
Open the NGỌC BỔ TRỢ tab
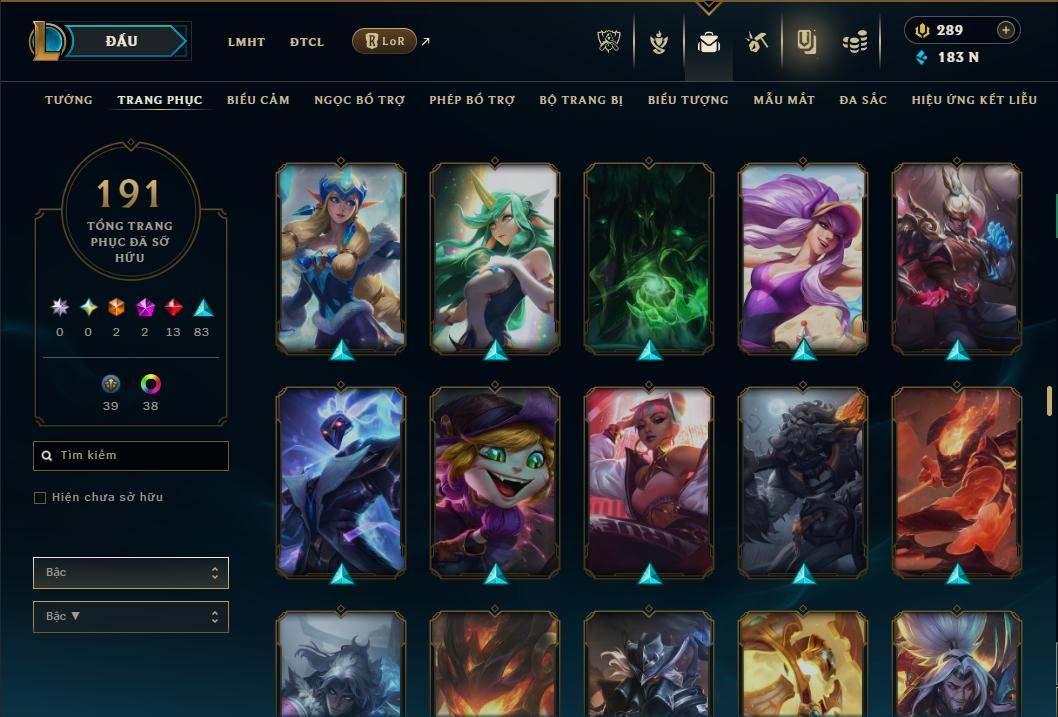pyautogui.click(x=359, y=100)
